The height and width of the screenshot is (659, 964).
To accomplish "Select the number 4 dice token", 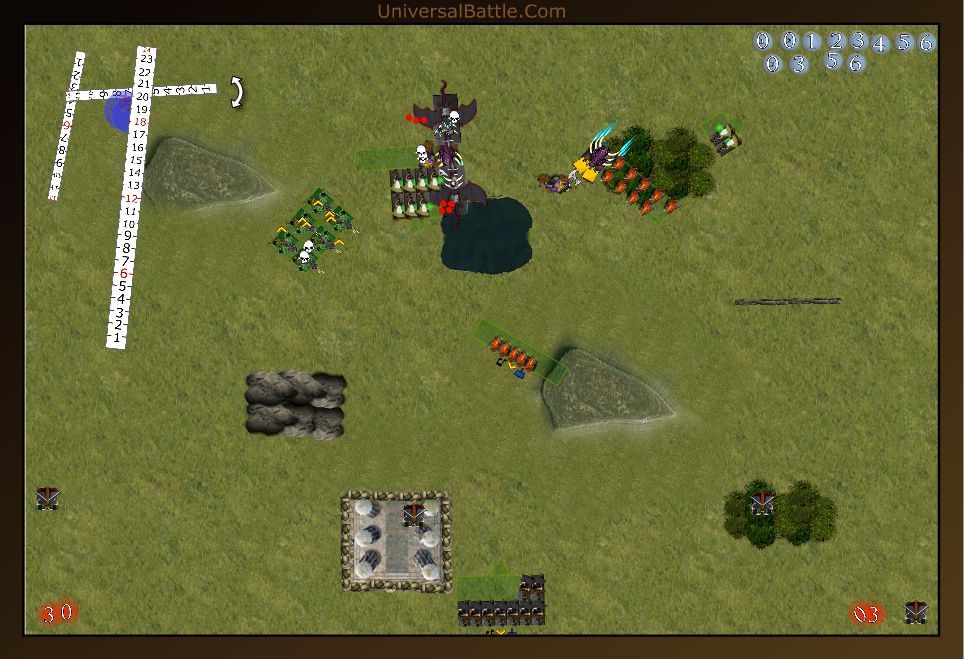I will click(x=880, y=44).
